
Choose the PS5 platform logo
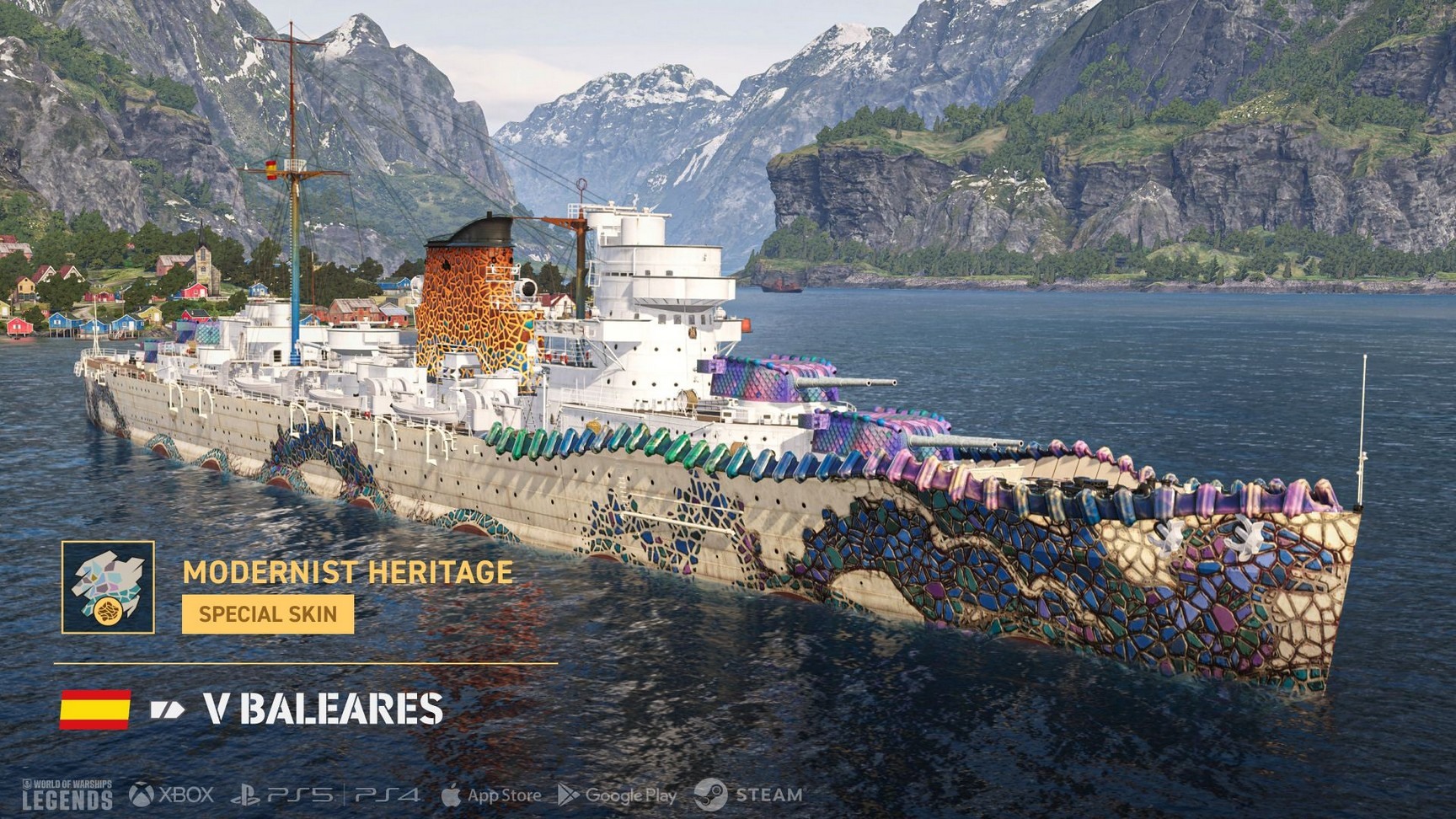pyautogui.click(x=282, y=795)
